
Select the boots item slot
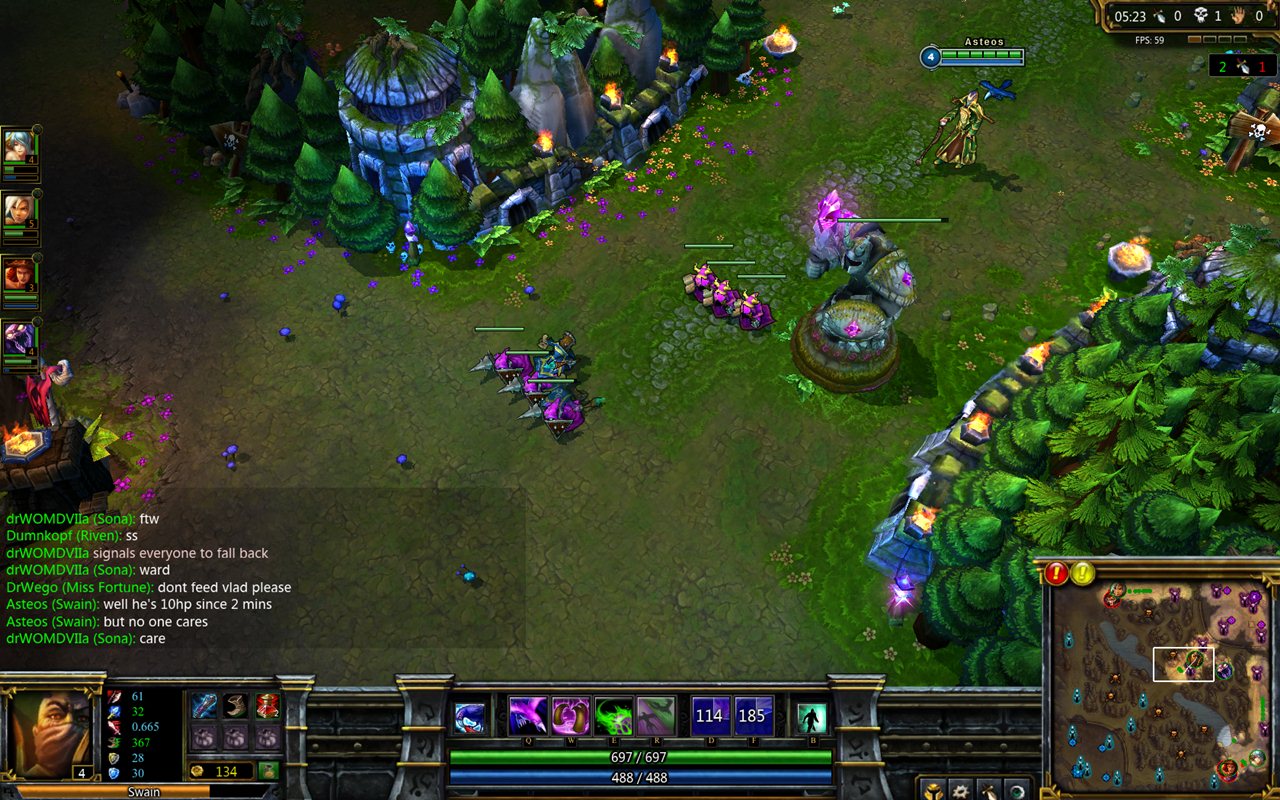point(236,706)
